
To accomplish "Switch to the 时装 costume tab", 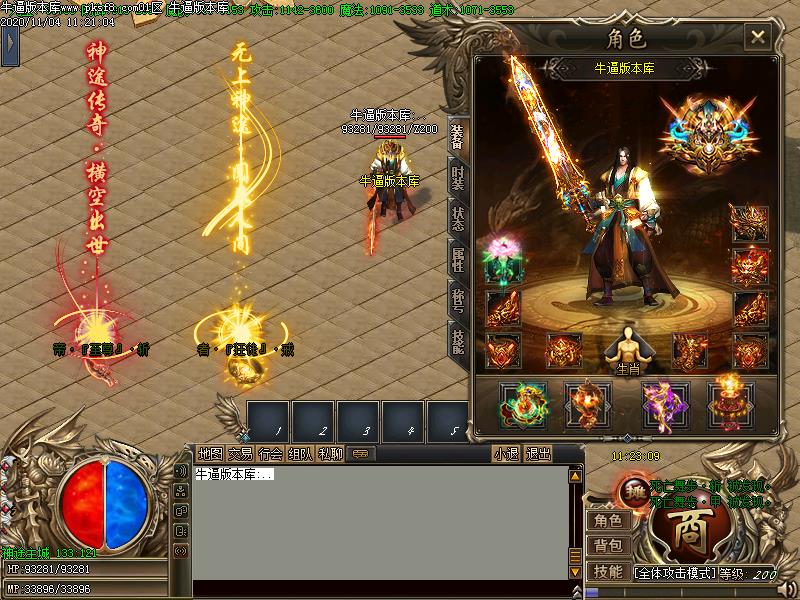I will pos(457,178).
